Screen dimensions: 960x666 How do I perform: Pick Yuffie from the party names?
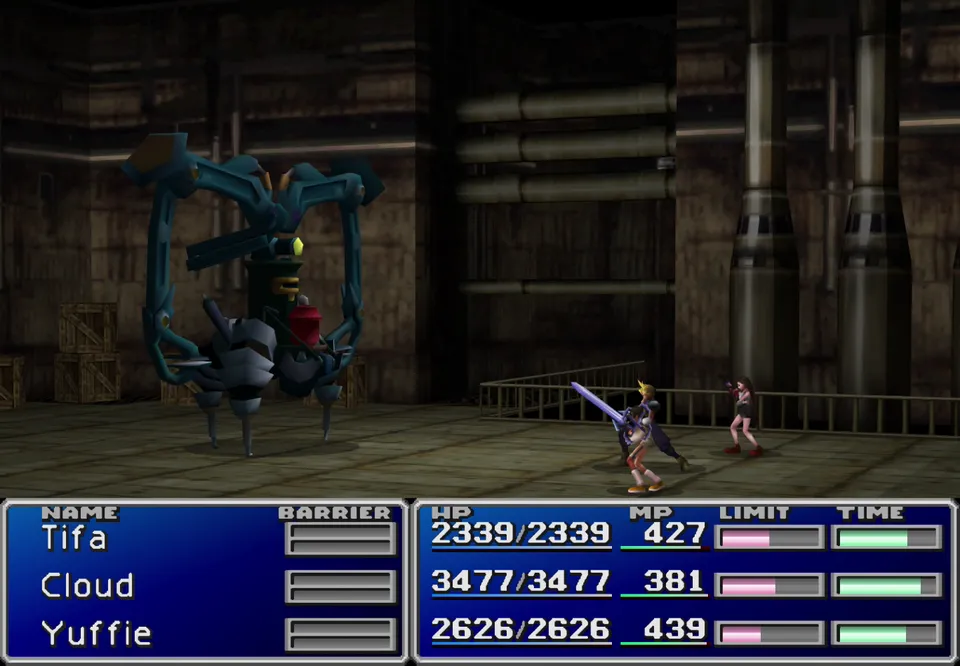click(x=96, y=633)
